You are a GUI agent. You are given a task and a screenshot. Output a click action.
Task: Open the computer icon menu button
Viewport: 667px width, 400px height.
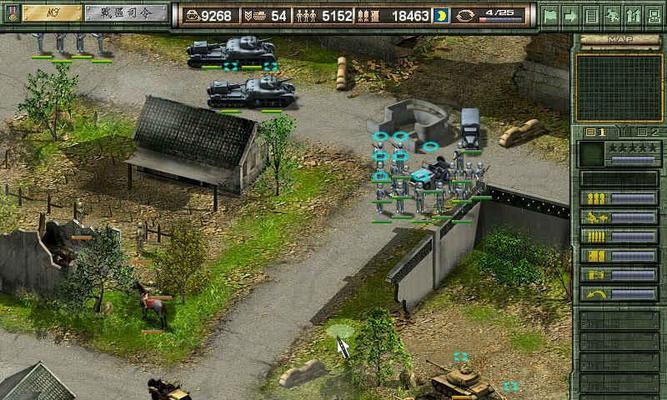click(x=654, y=16)
